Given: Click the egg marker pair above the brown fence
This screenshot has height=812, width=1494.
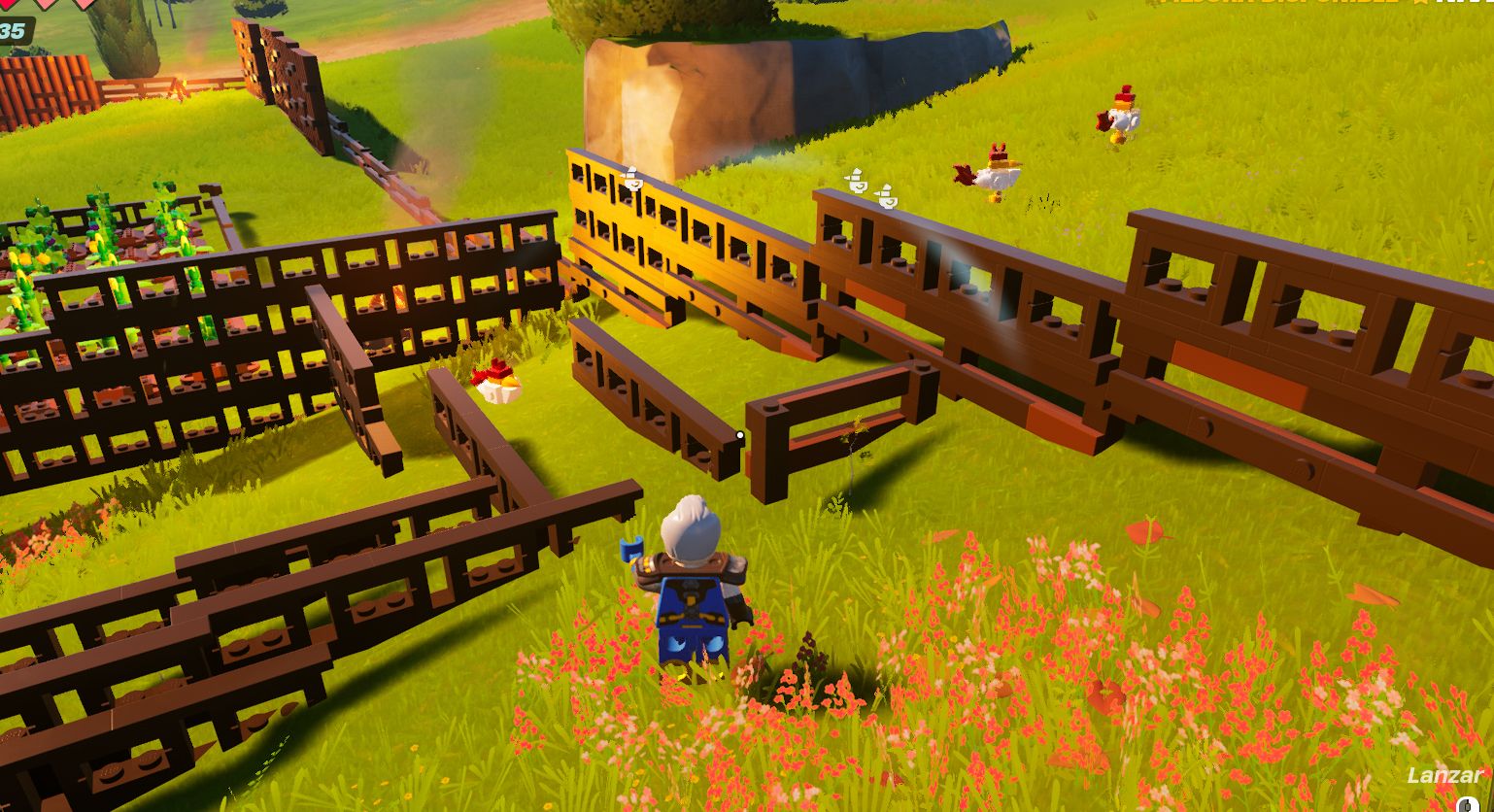Looking at the screenshot, I should [871, 189].
